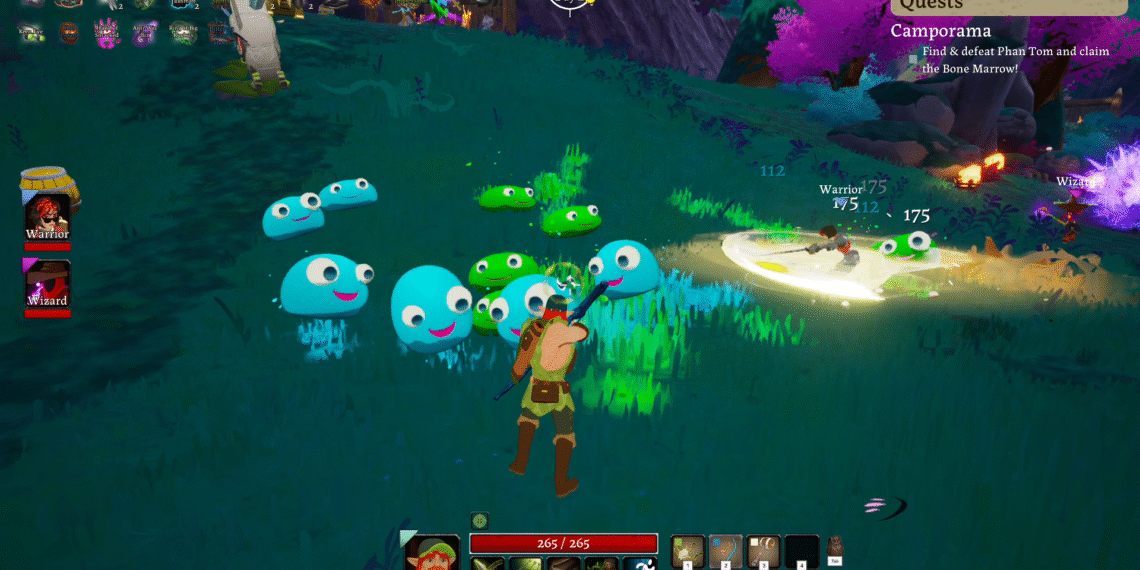Open the backpack inventory icon
The width and height of the screenshot is (1140, 570).
[x=835, y=547]
